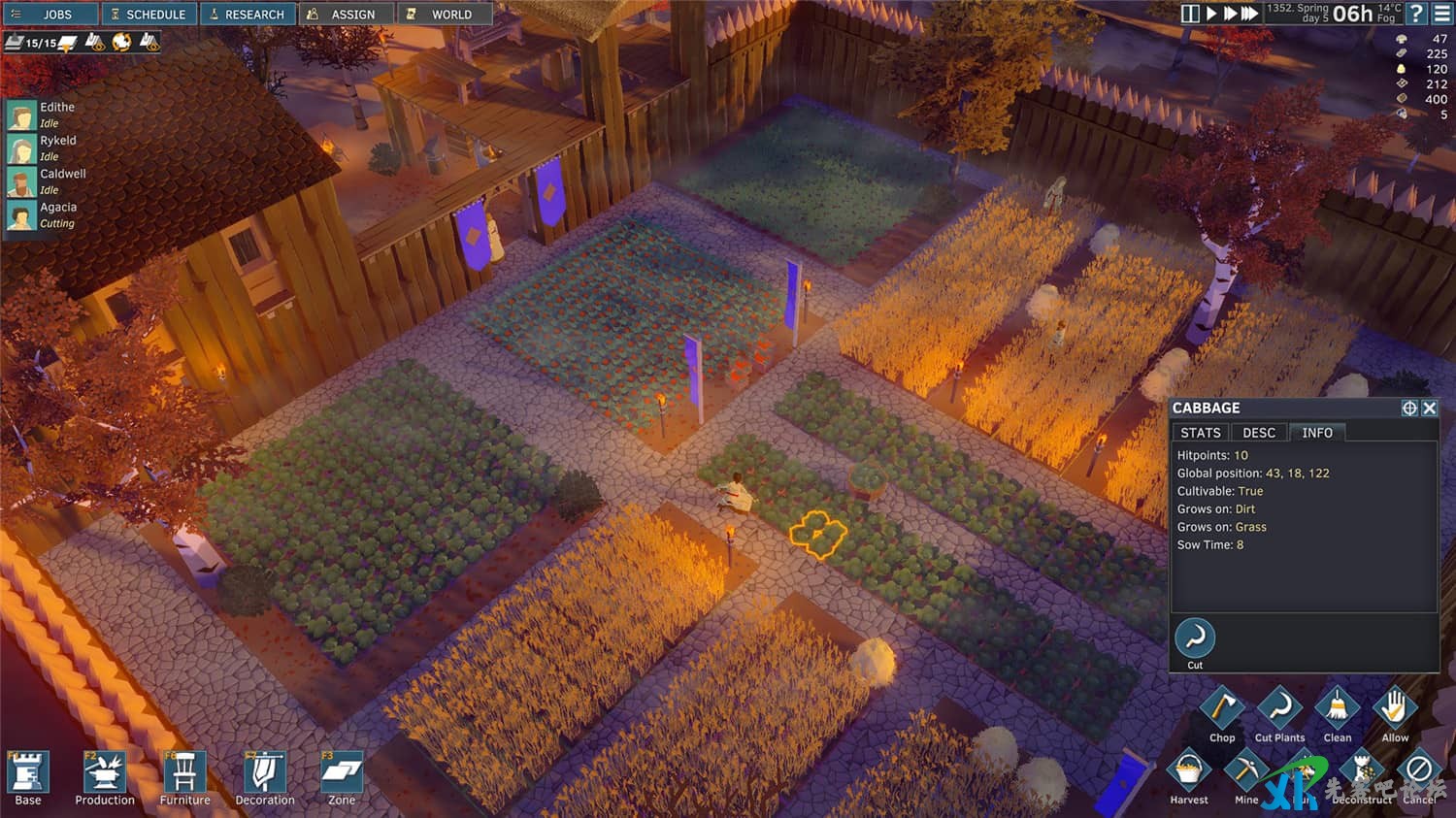Open the World map menu
This screenshot has height=818, width=1456.
(x=444, y=15)
